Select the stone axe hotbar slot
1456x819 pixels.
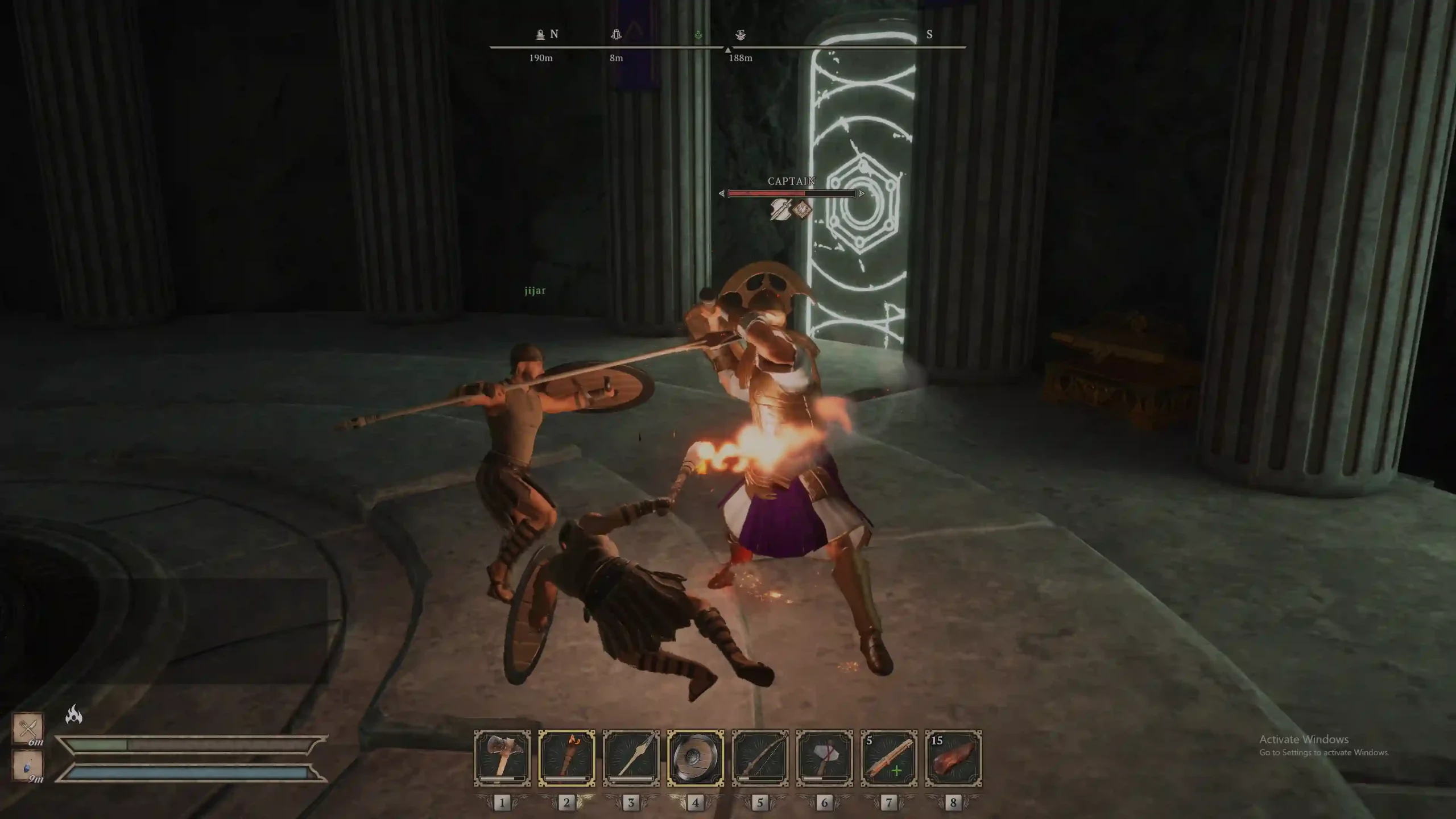502,758
